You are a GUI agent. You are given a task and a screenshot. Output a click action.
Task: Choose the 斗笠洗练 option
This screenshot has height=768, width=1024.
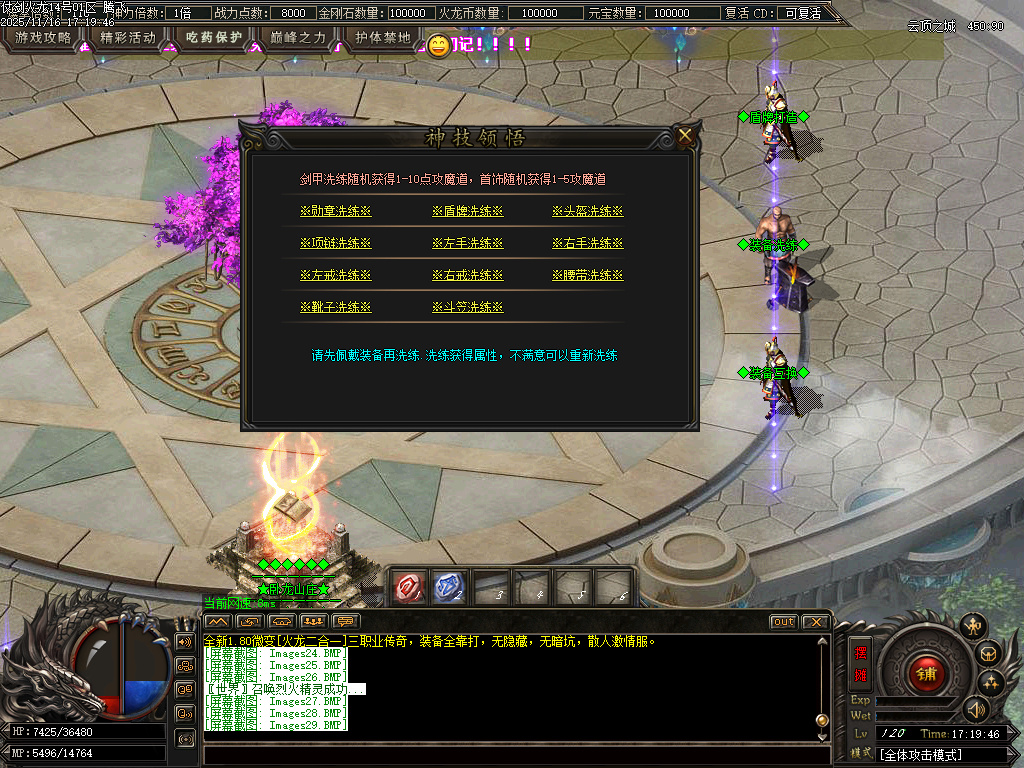(x=467, y=308)
